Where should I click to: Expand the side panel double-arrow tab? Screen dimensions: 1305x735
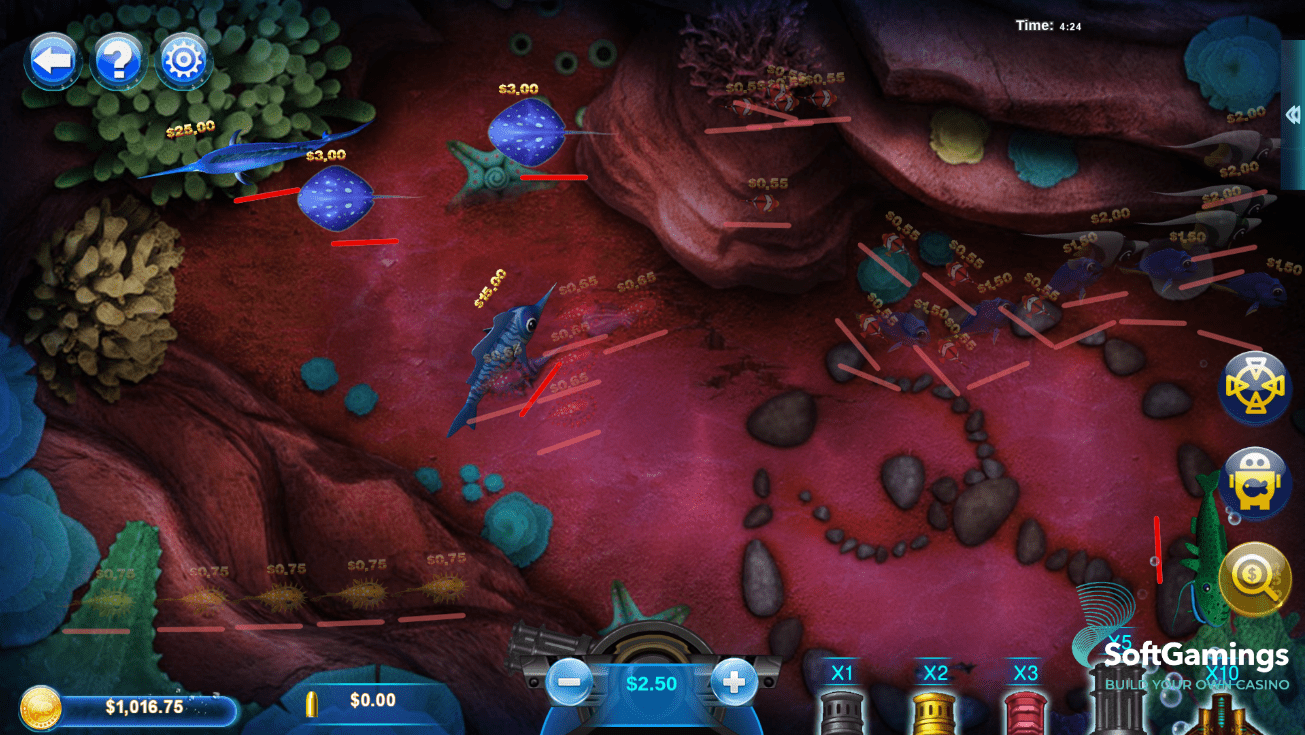(x=1293, y=115)
